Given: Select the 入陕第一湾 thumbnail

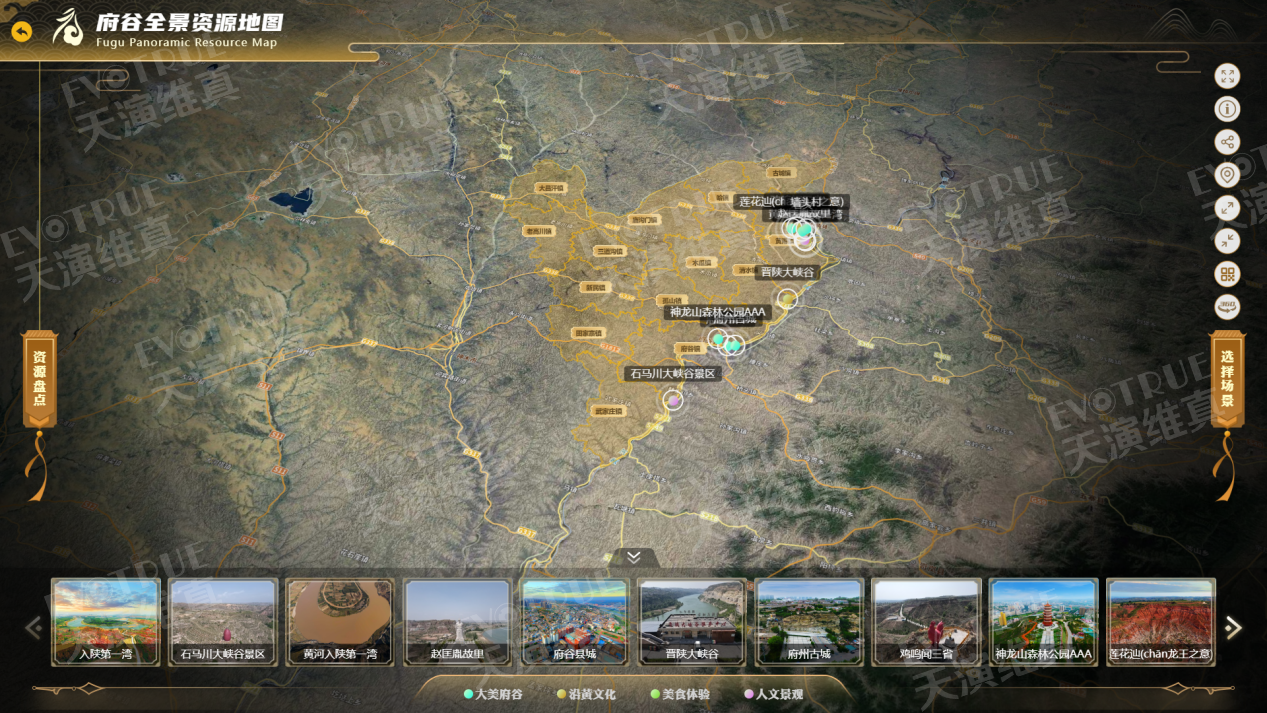Looking at the screenshot, I should click(106, 621).
